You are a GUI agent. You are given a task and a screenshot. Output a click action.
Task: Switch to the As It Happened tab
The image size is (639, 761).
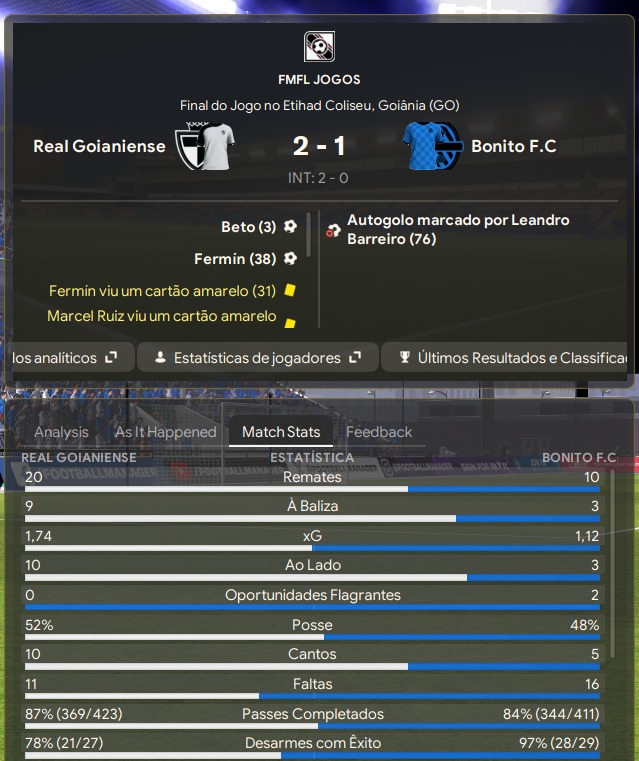coord(165,432)
